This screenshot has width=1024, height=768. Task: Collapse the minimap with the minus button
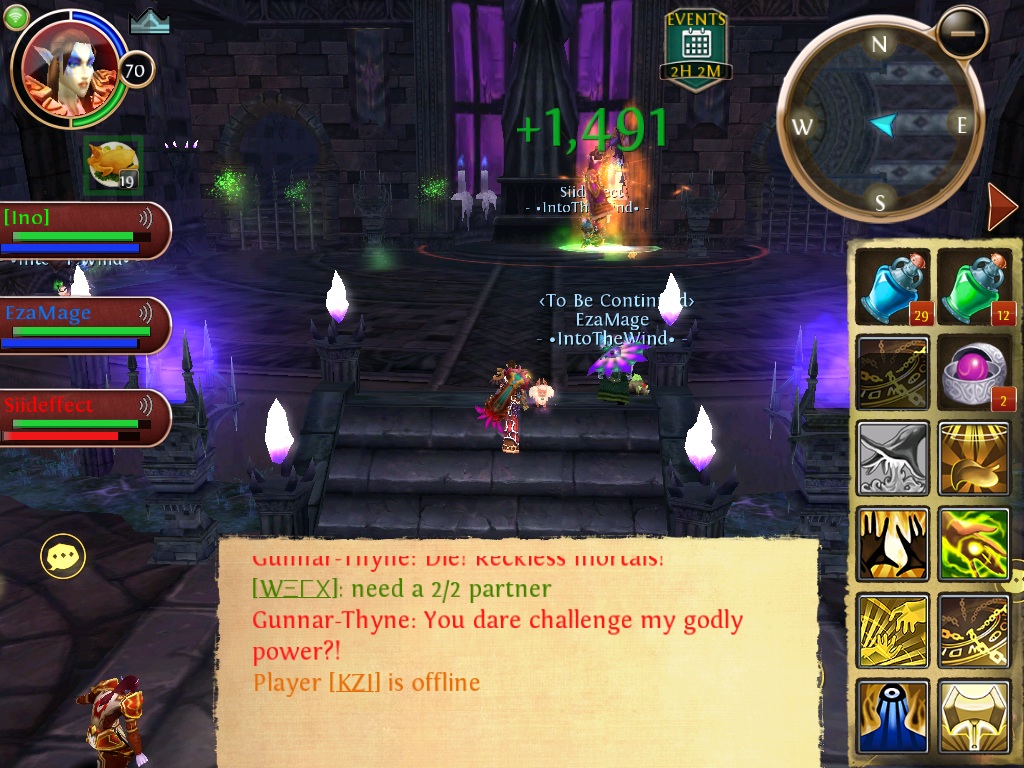962,32
